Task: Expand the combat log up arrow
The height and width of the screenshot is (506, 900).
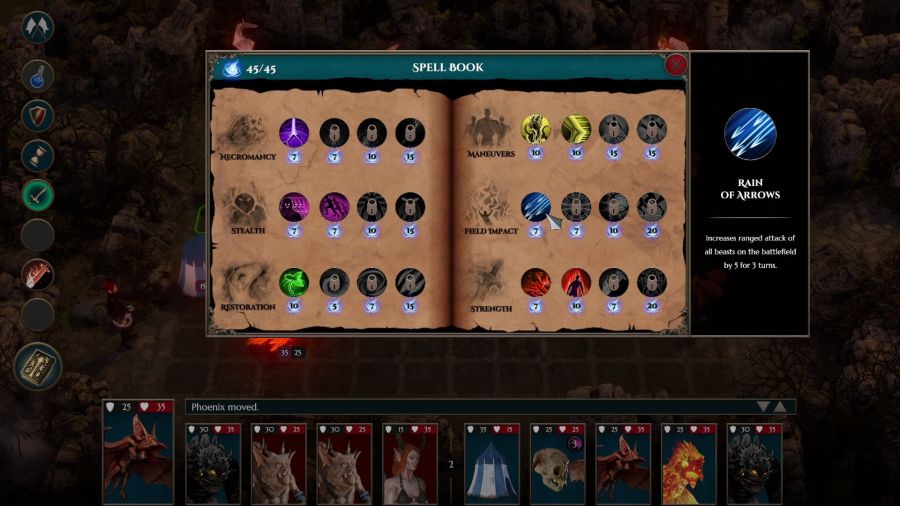Action: click(x=782, y=407)
